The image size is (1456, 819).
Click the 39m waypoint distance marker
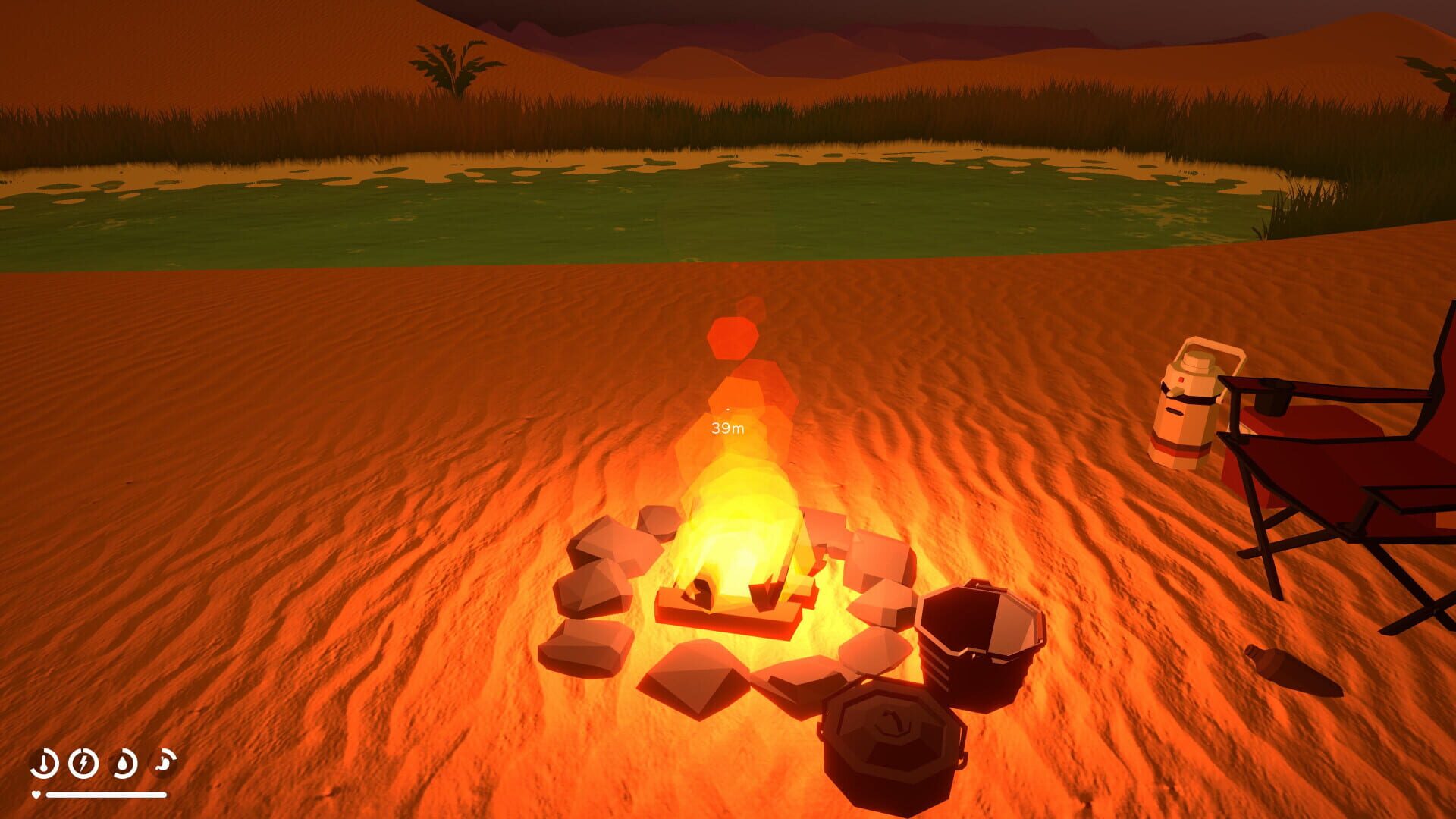(726, 428)
